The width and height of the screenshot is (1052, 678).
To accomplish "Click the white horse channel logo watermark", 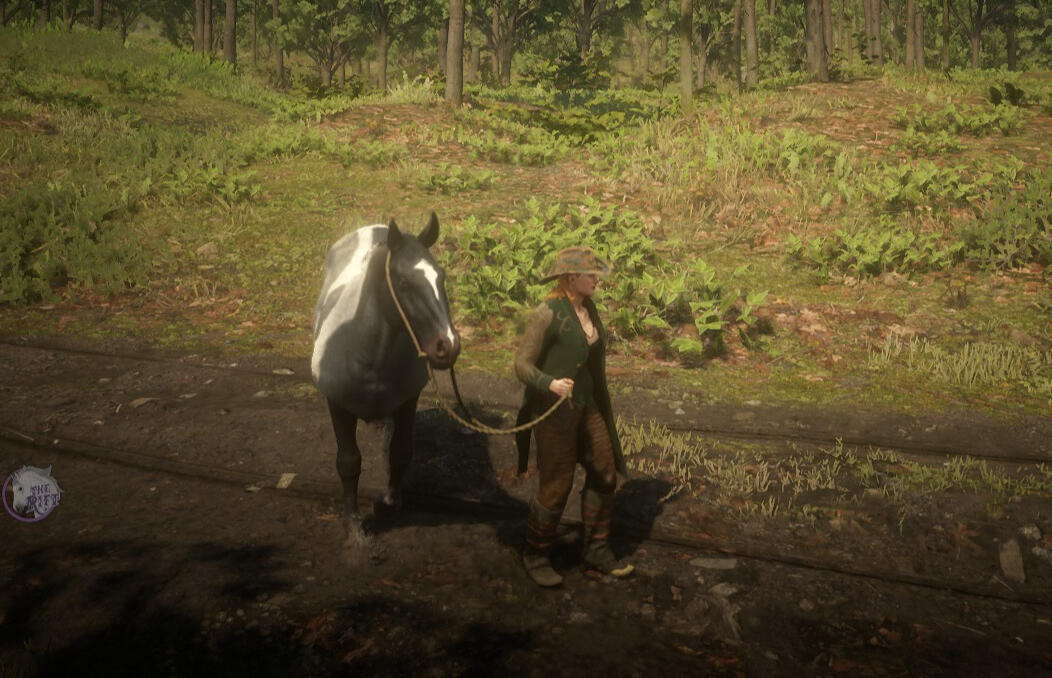I will coord(31,493).
